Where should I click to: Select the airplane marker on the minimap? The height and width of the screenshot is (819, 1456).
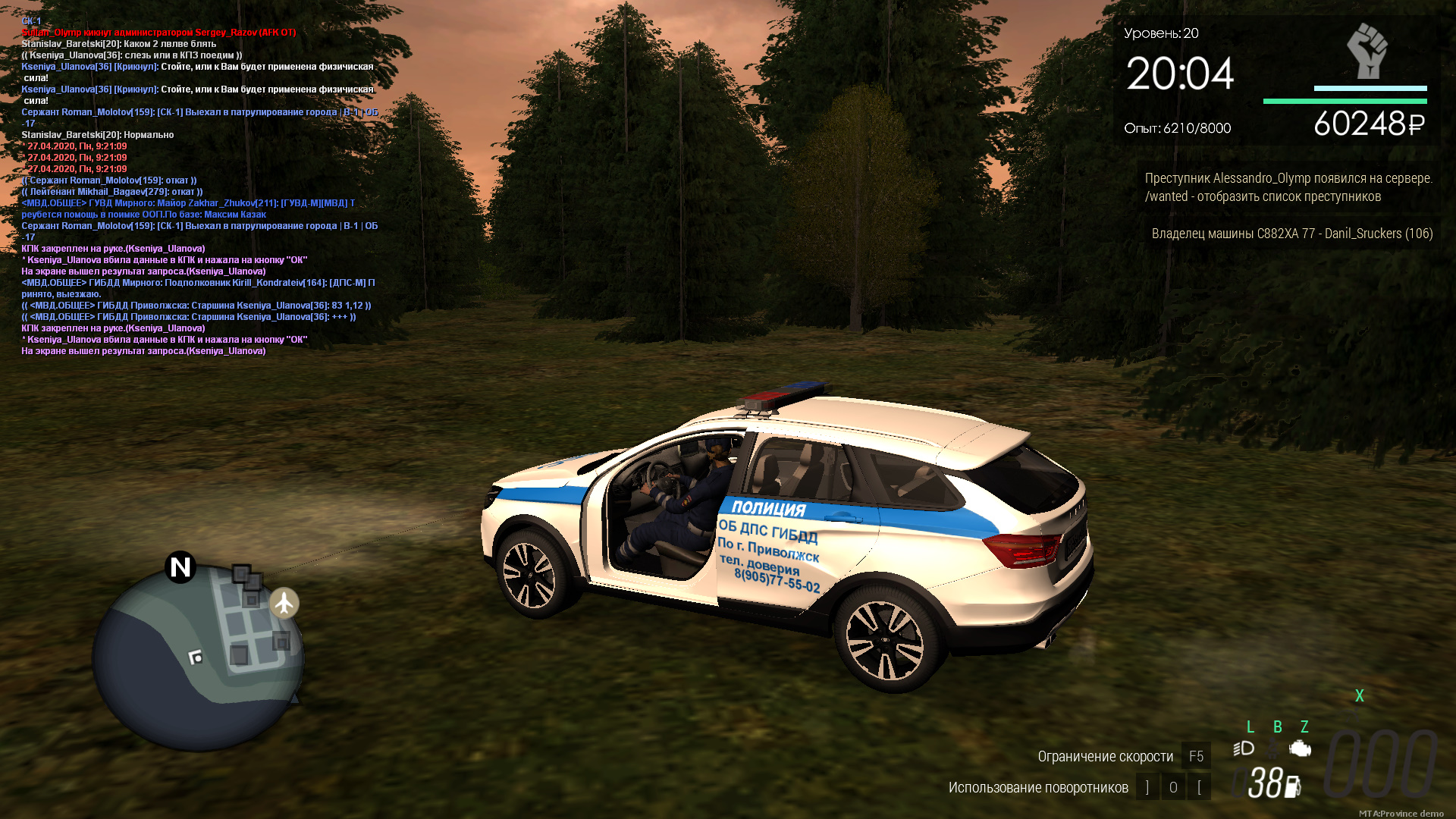[x=284, y=603]
